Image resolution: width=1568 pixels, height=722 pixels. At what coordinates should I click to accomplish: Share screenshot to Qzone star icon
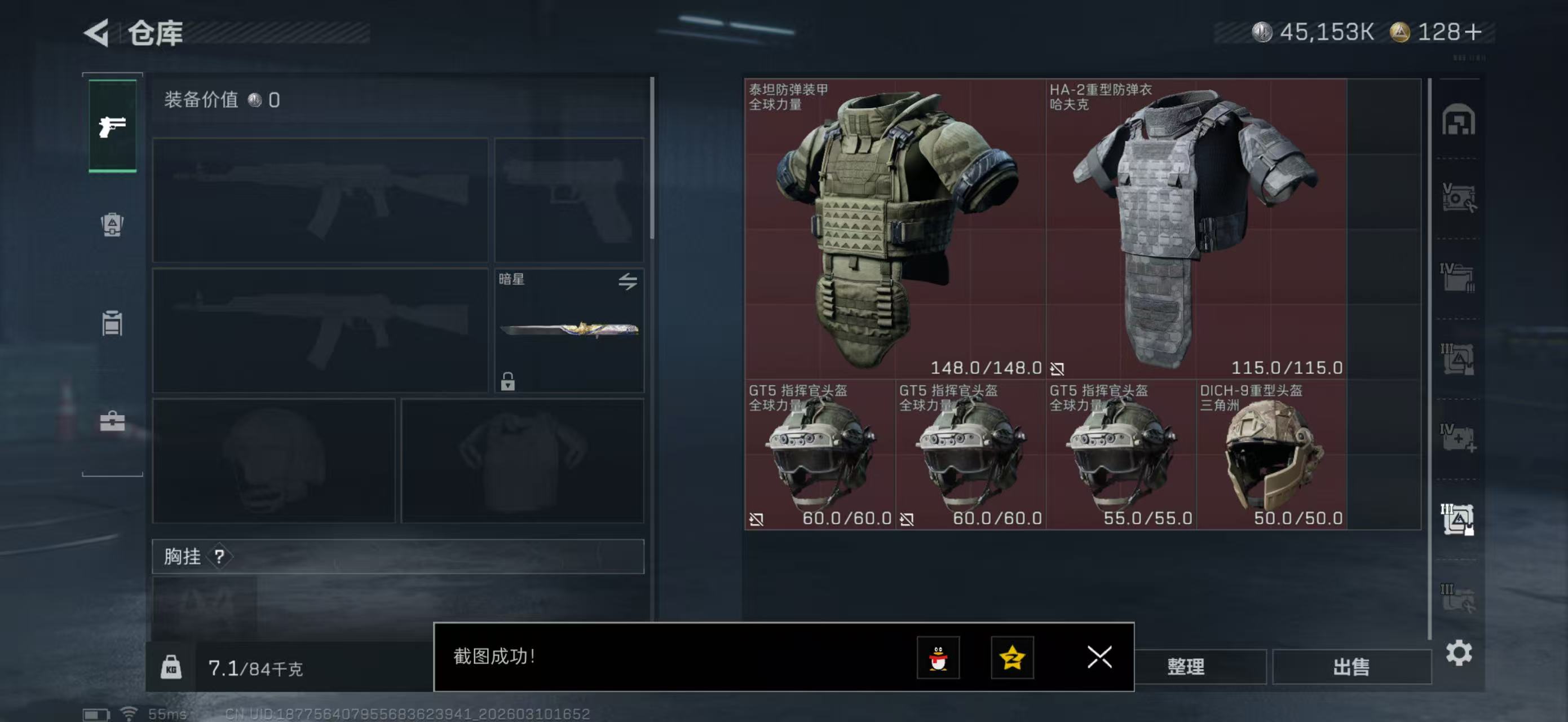1012,658
